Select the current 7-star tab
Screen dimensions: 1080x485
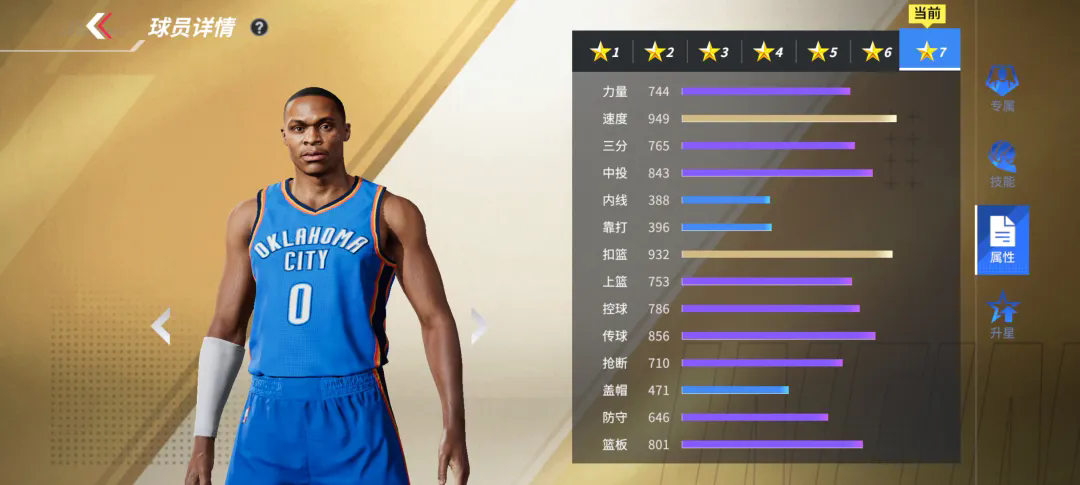pos(930,51)
